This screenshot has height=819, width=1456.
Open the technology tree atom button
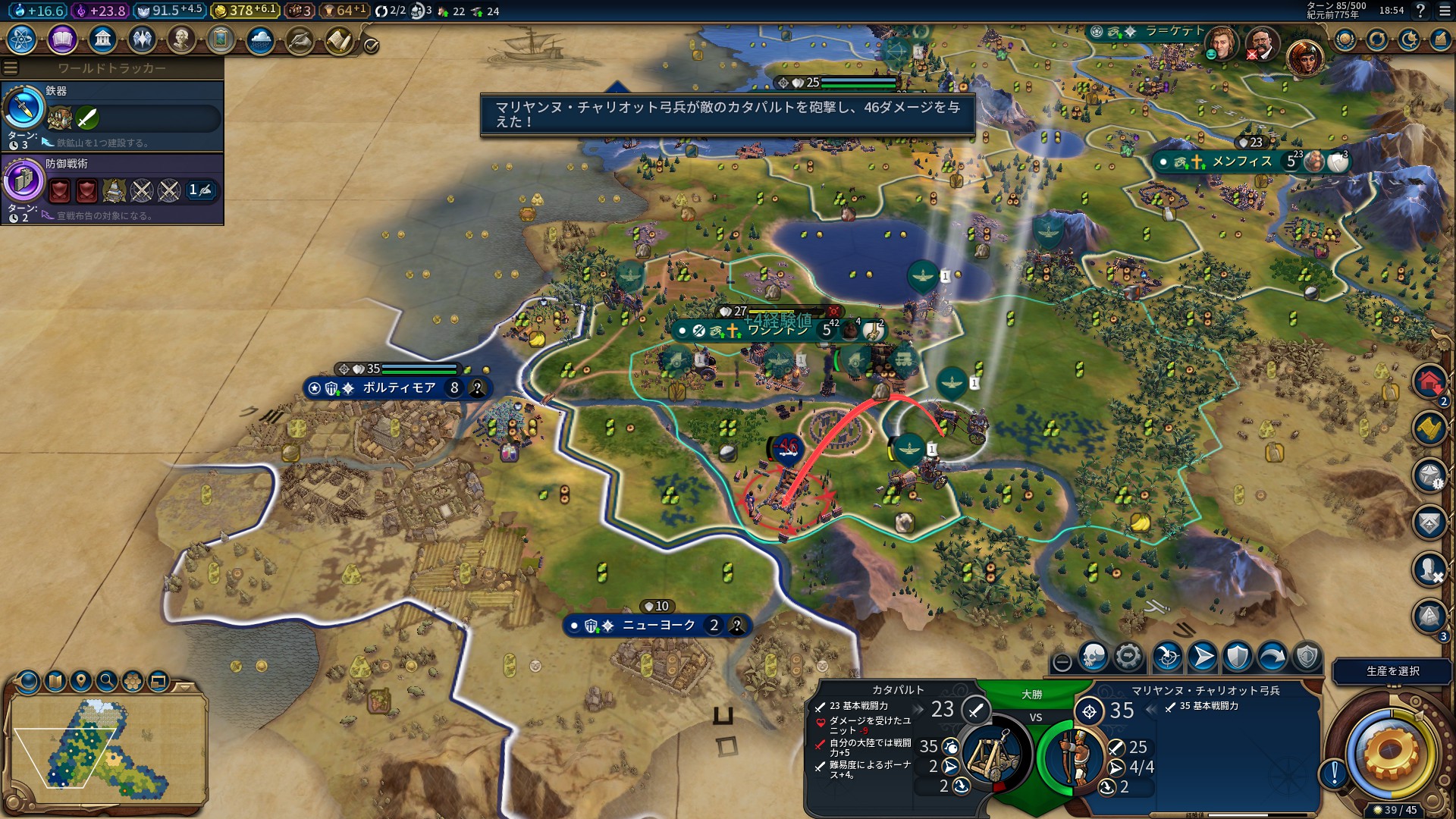(x=22, y=39)
